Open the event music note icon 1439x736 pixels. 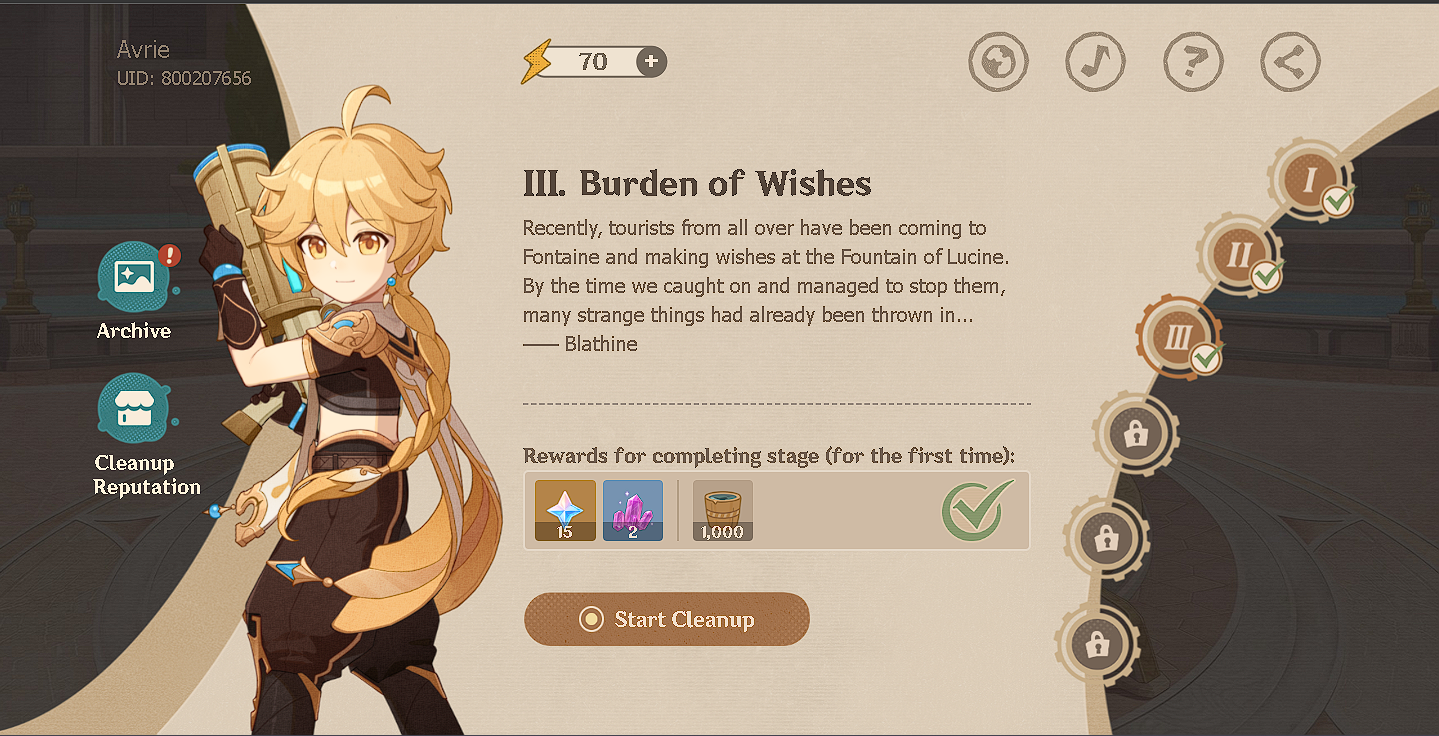(x=1095, y=61)
